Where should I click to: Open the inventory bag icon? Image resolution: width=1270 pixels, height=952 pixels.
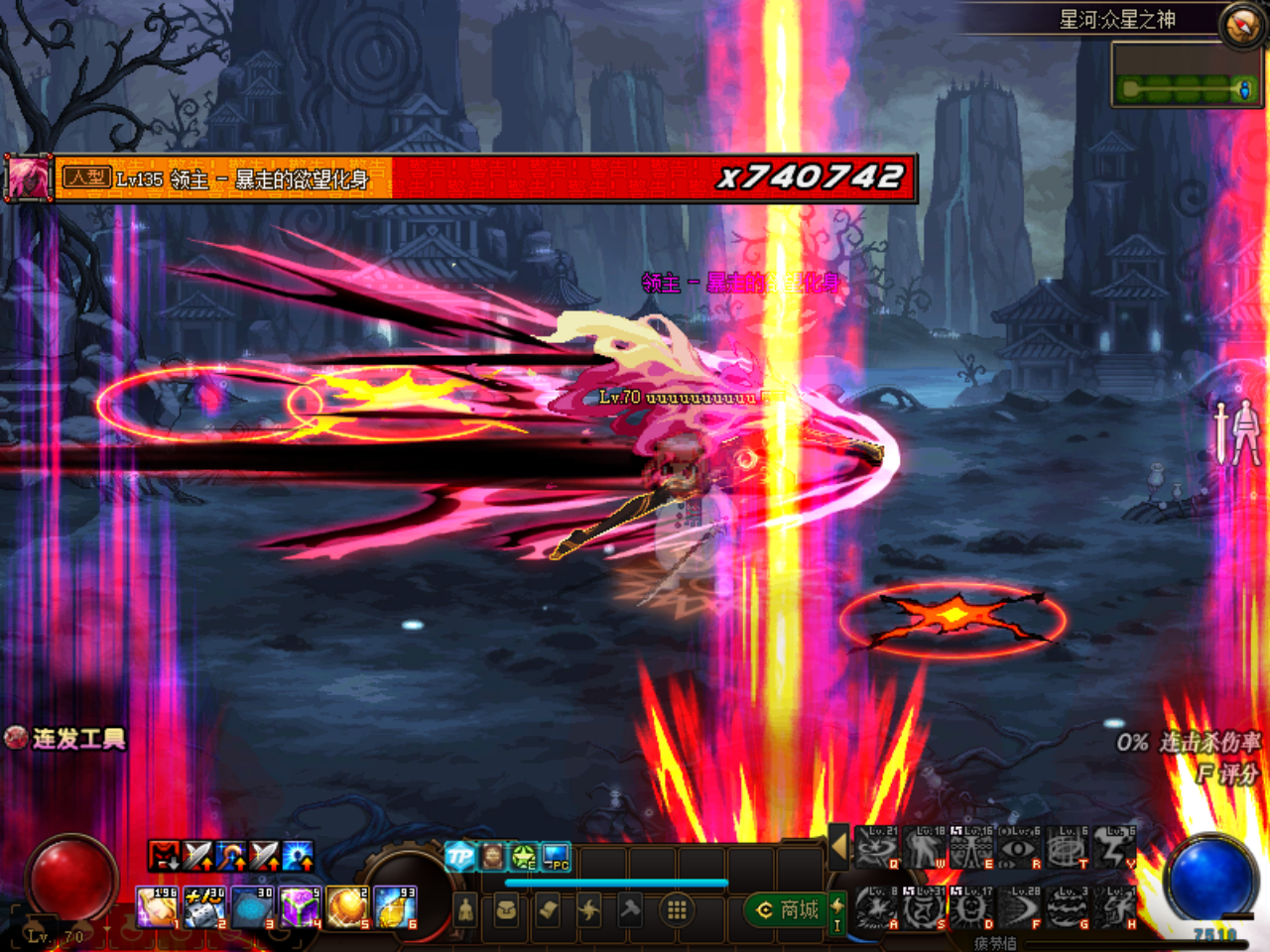coord(506,911)
